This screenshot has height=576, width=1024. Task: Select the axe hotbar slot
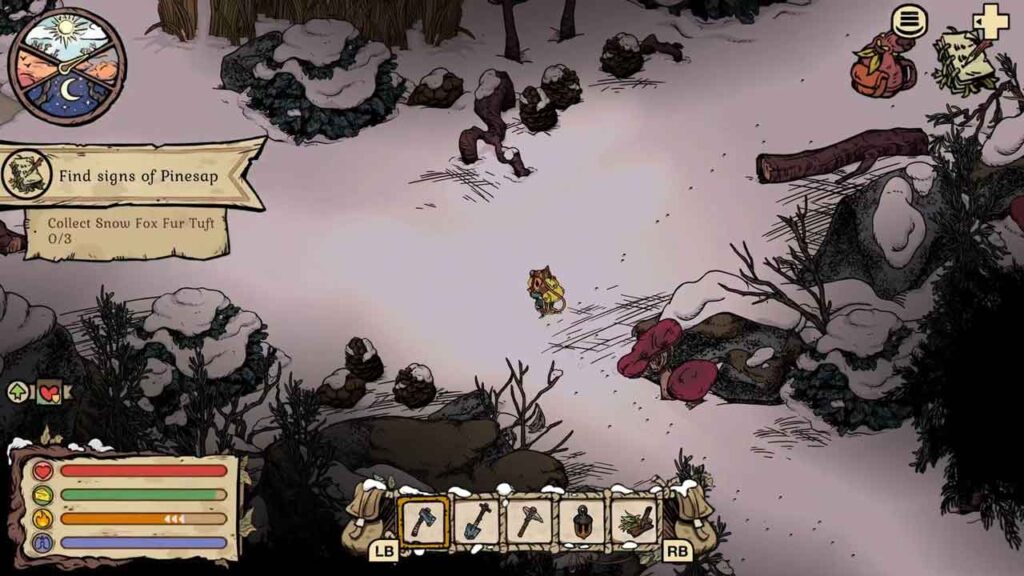tap(424, 522)
